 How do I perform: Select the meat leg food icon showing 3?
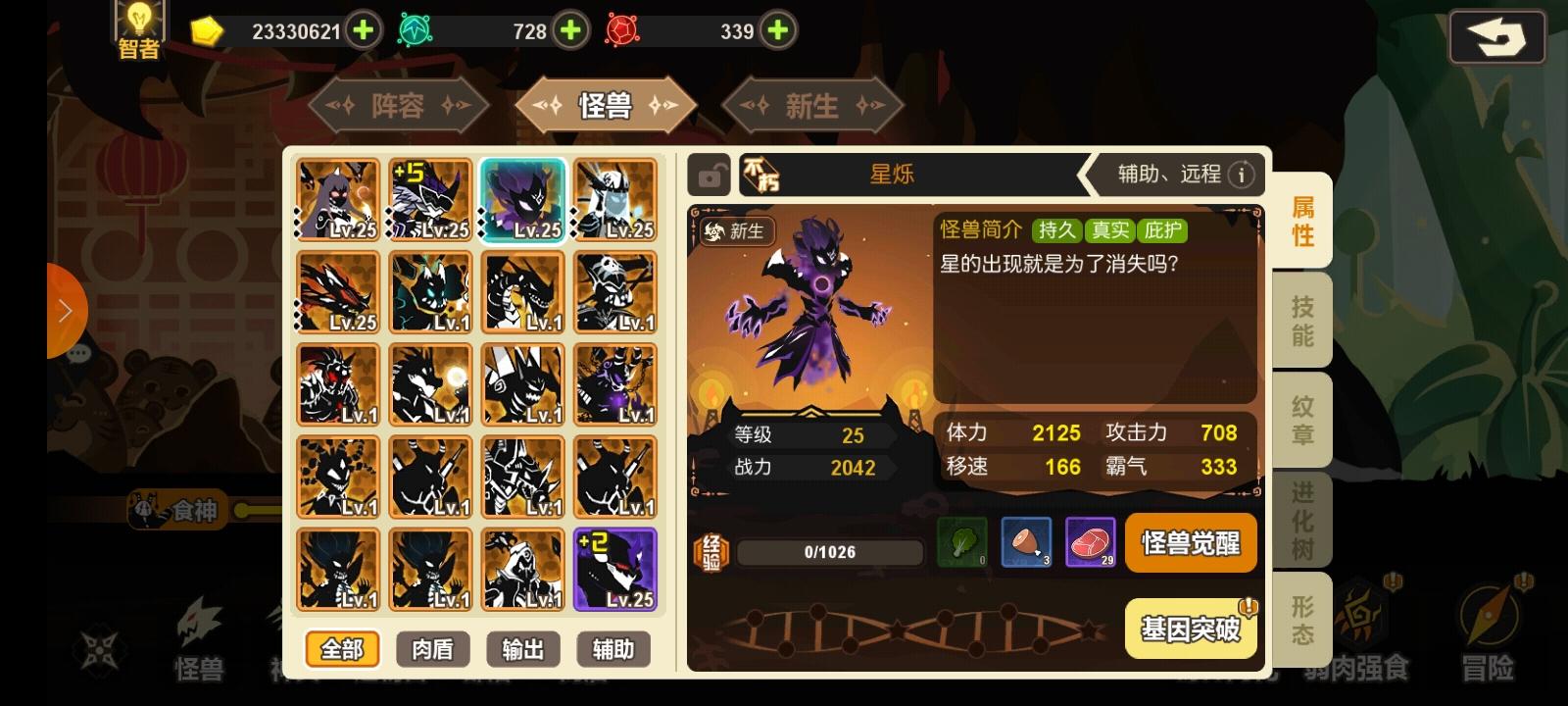click(1026, 542)
